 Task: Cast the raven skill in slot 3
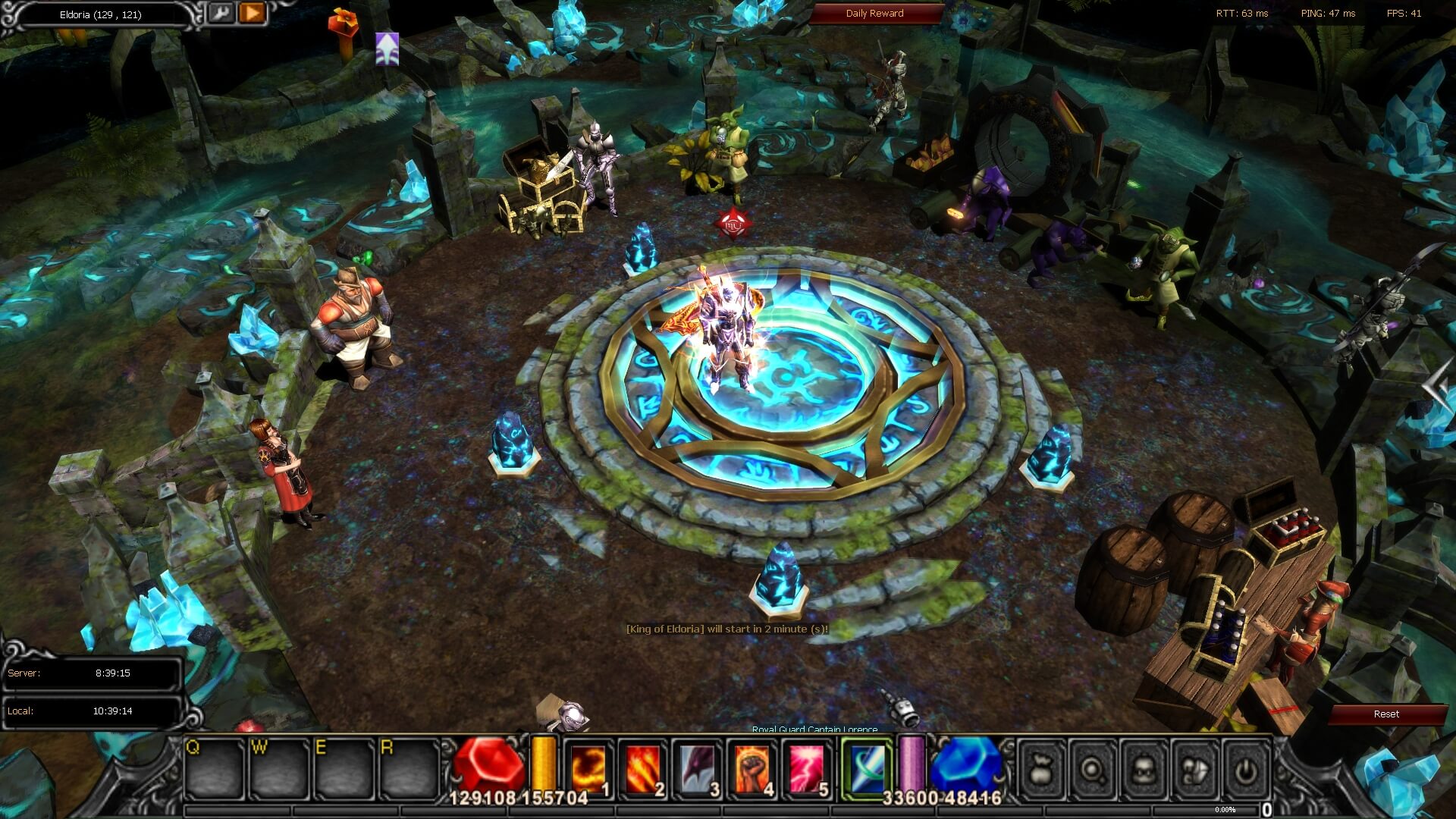point(697,767)
